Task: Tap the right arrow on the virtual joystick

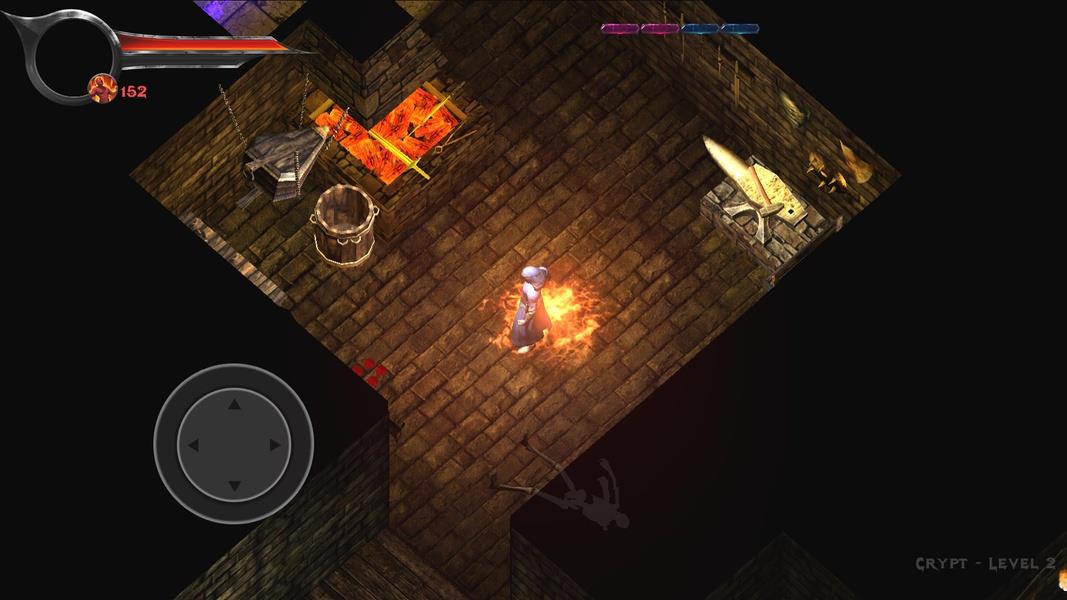Action: click(x=274, y=445)
